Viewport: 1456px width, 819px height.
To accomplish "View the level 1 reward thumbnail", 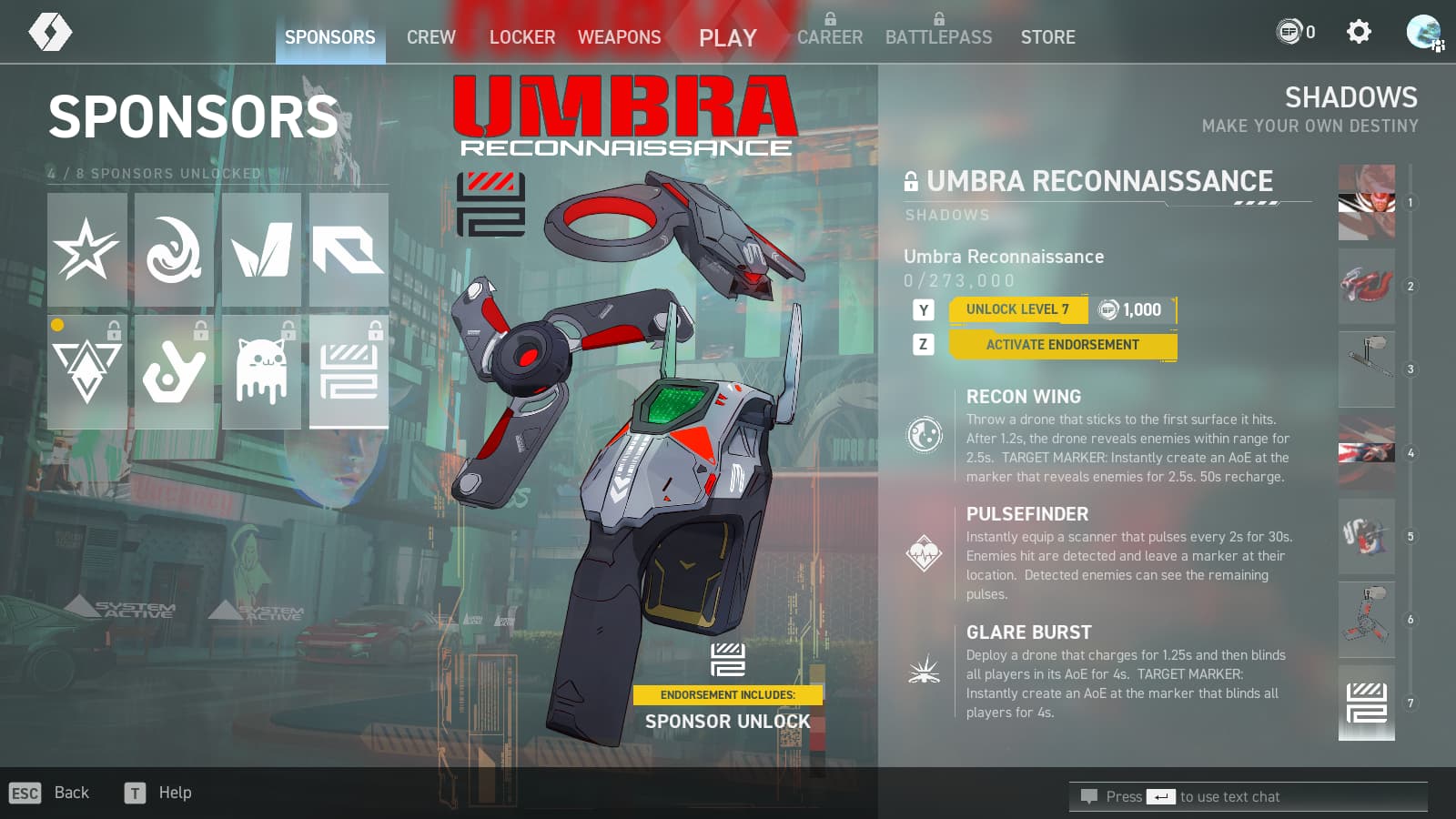I will pos(1366,202).
